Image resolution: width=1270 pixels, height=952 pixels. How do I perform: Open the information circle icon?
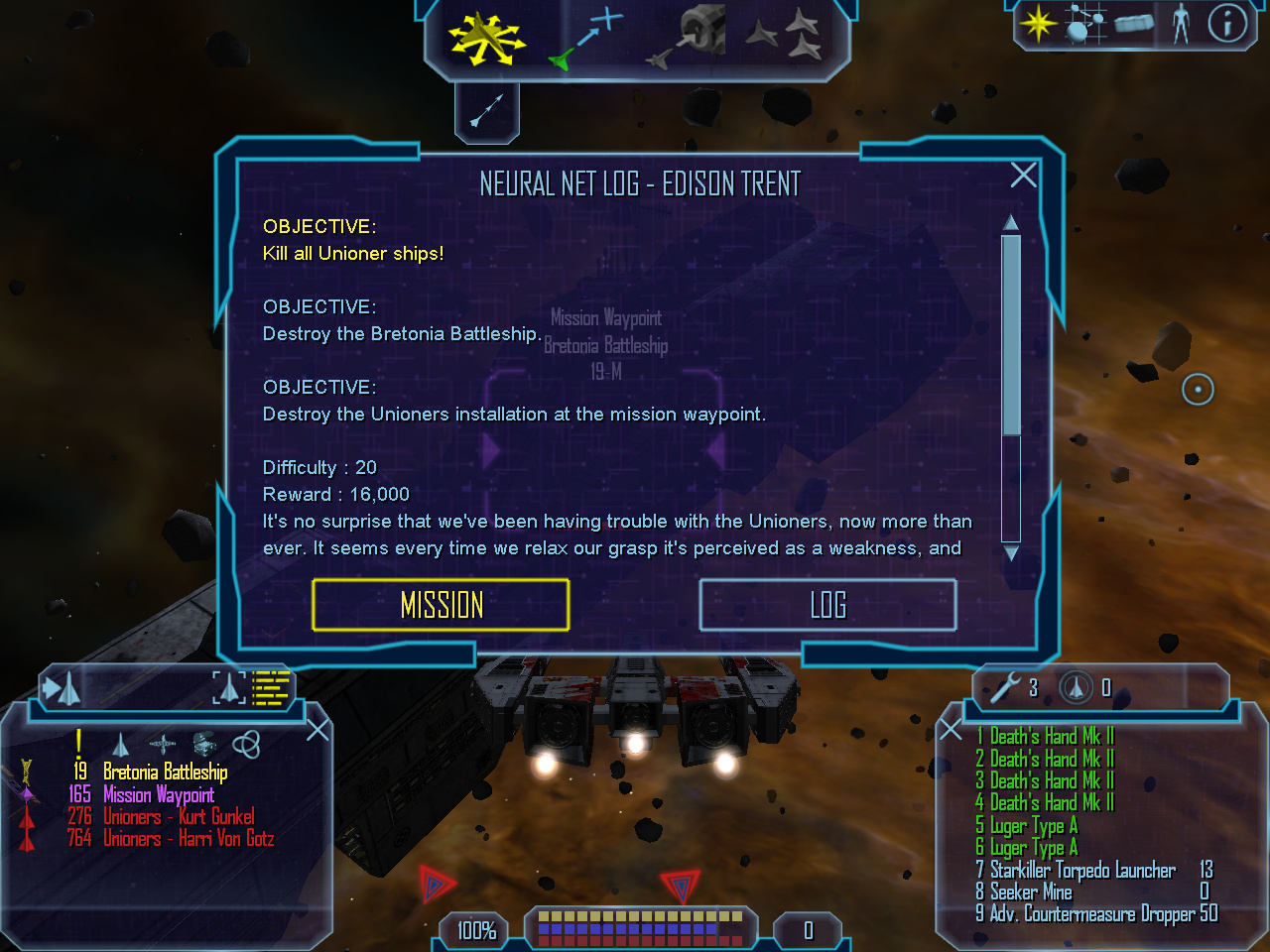coord(1227,24)
